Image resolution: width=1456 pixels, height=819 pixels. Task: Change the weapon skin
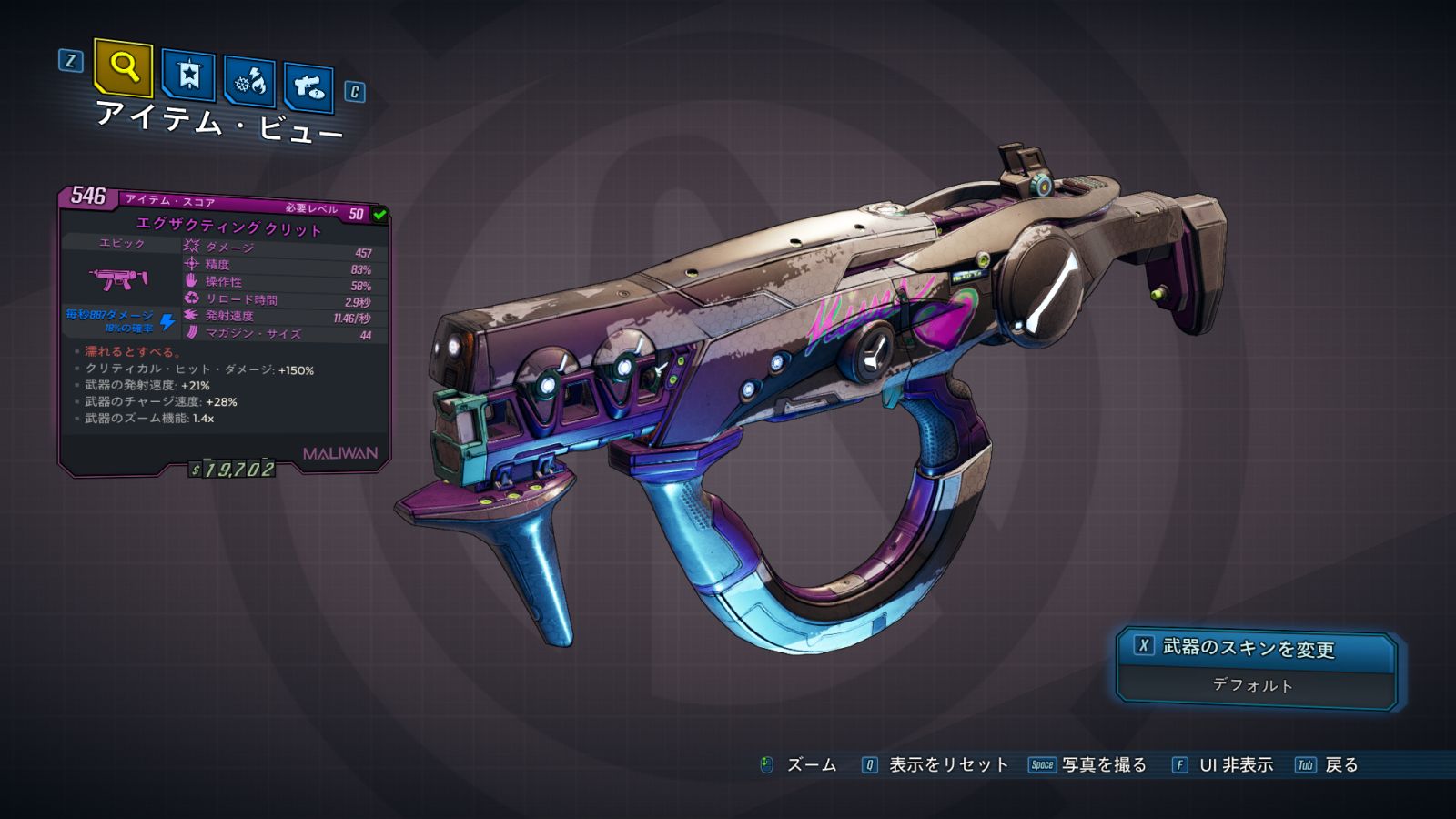point(1256,648)
